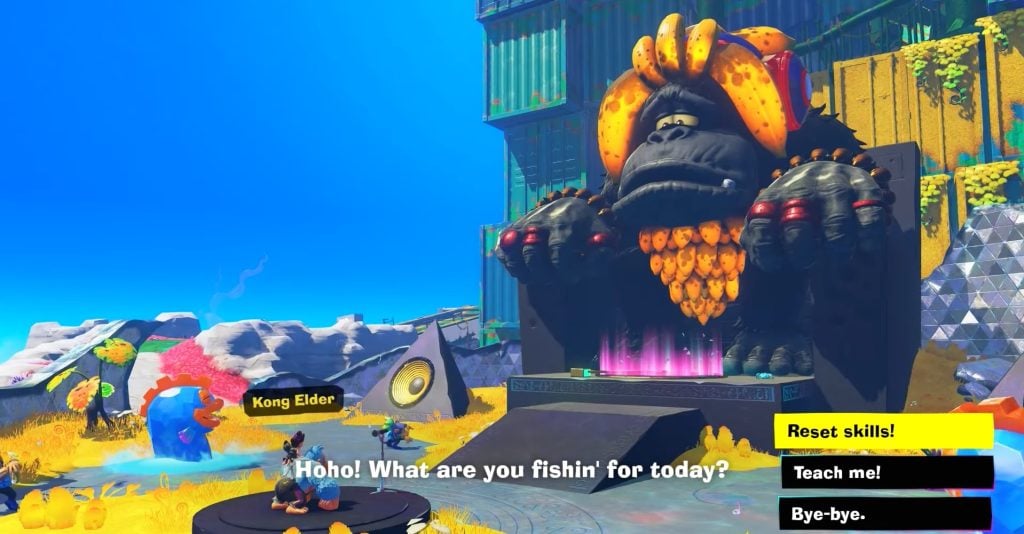Select the "Teach me!" reply
The height and width of the screenshot is (534, 1024).
point(886,472)
